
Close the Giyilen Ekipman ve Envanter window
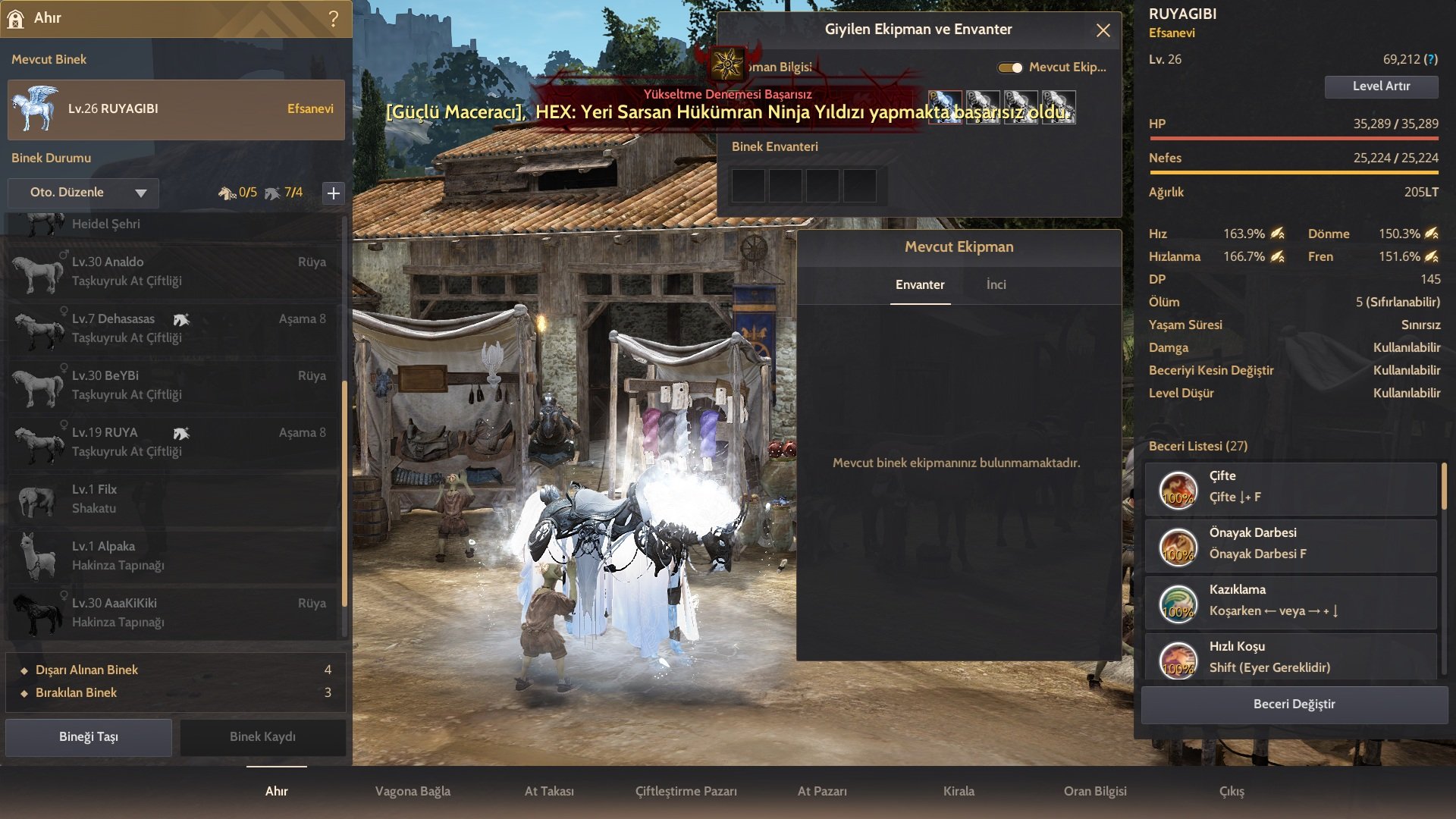tap(1103, 30)
